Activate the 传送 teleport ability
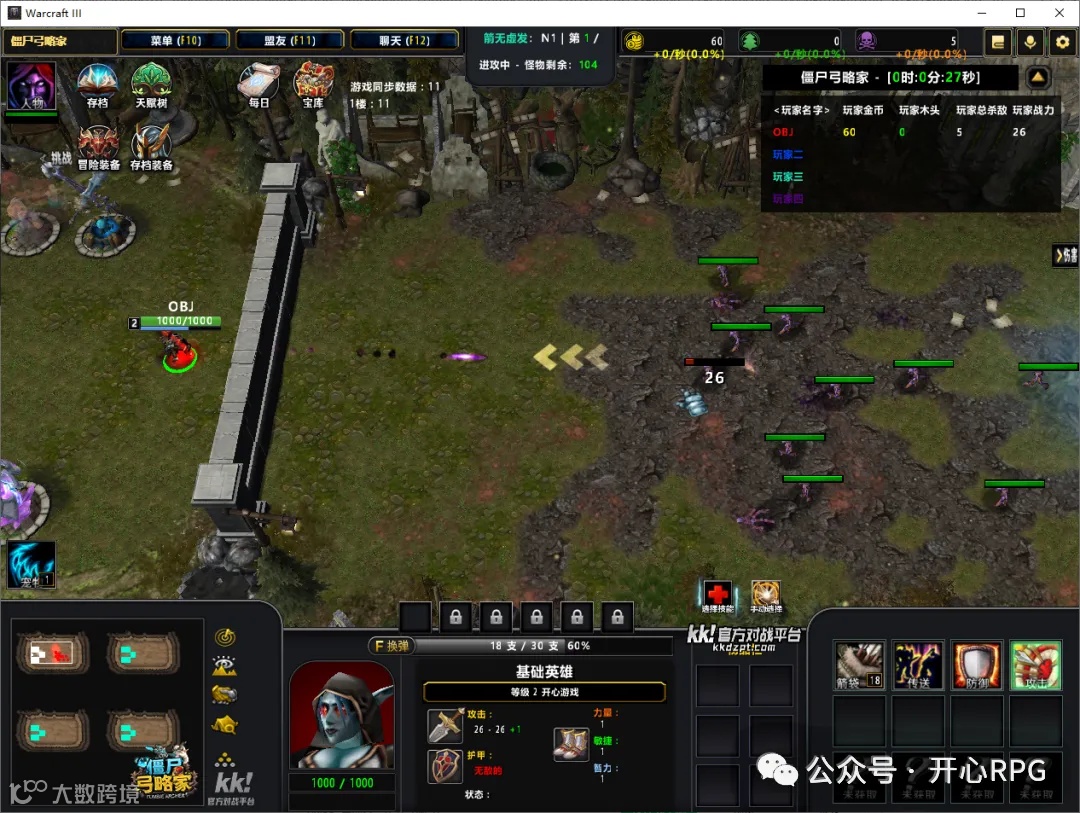Viewport: 1080px width, 813px height. click(x=917, y=665)
